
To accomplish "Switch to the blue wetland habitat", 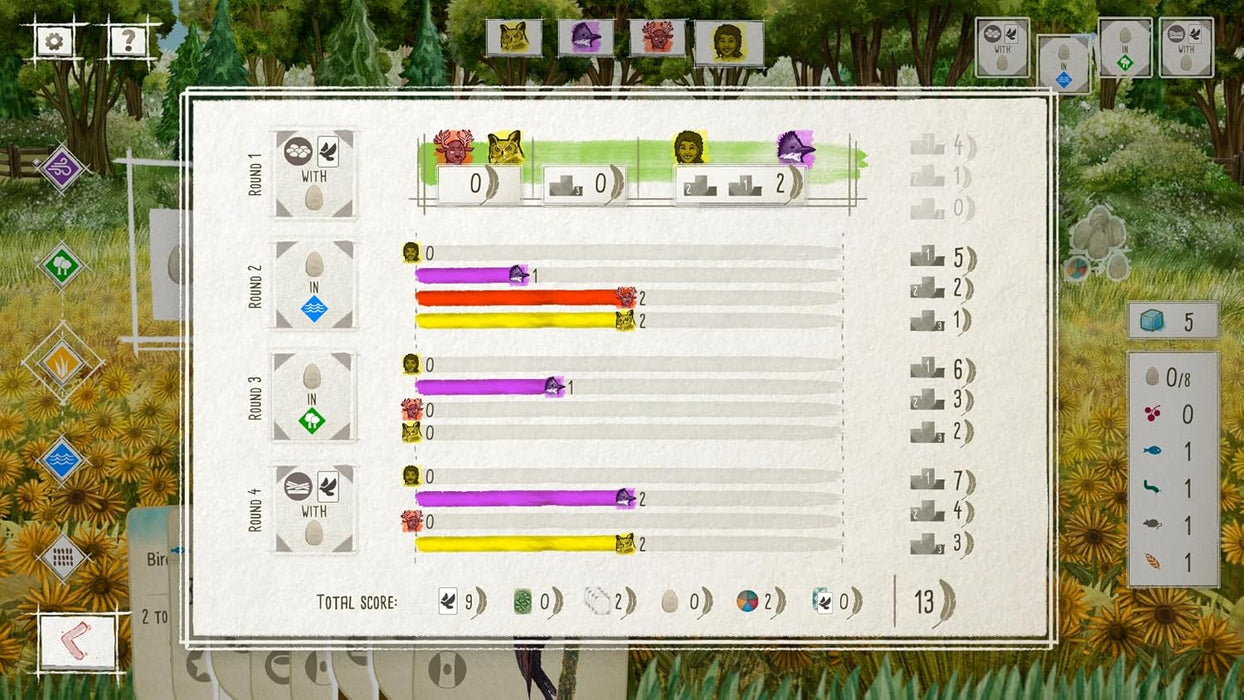I will pos(62,459).
